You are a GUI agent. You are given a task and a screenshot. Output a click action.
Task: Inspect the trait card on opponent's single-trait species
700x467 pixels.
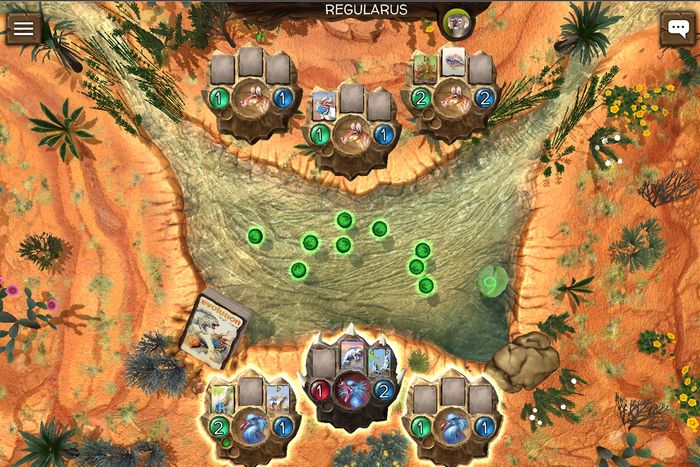[325, 104]
